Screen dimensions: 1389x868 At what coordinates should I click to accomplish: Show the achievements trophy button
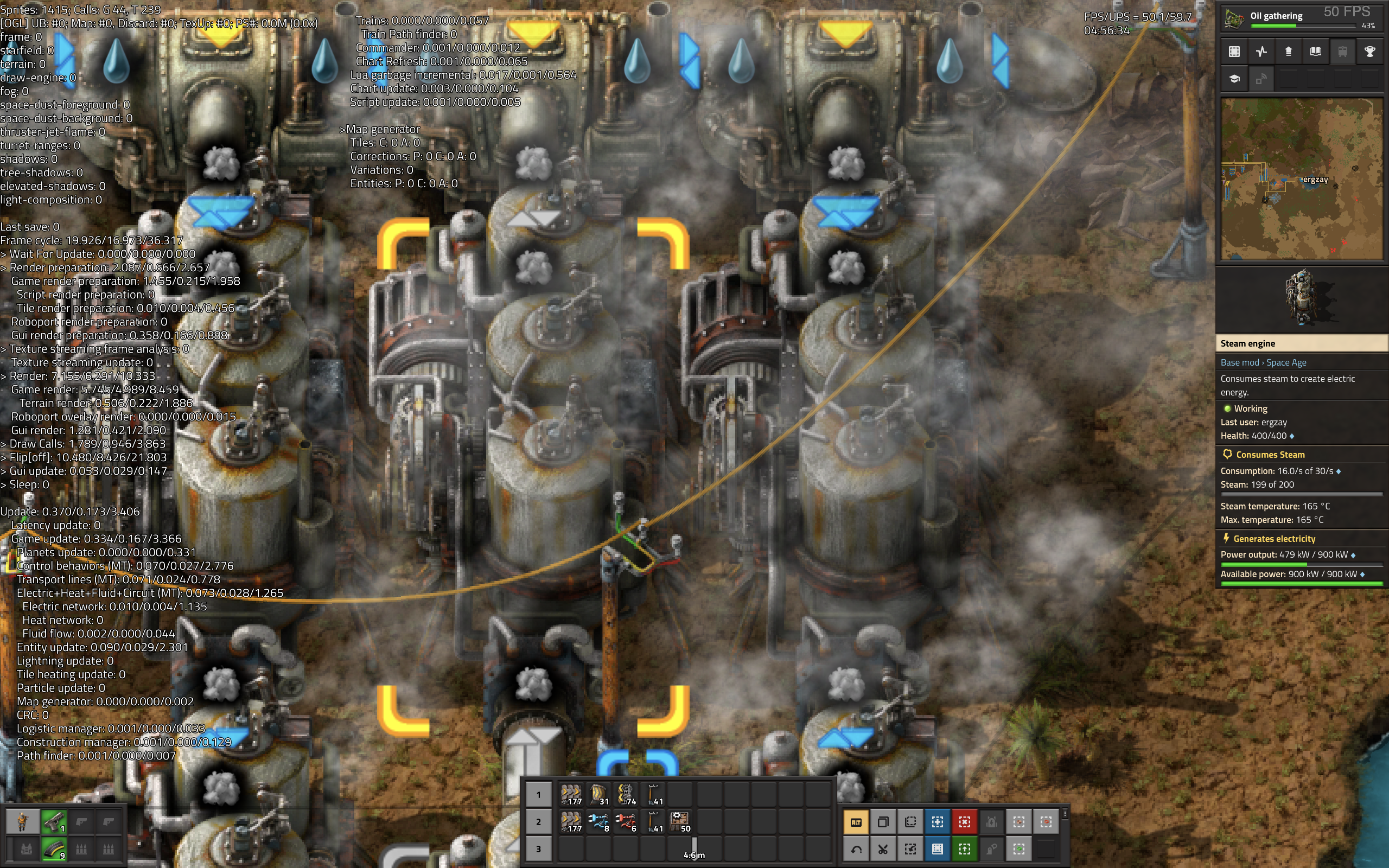(x=1369, y=52)
